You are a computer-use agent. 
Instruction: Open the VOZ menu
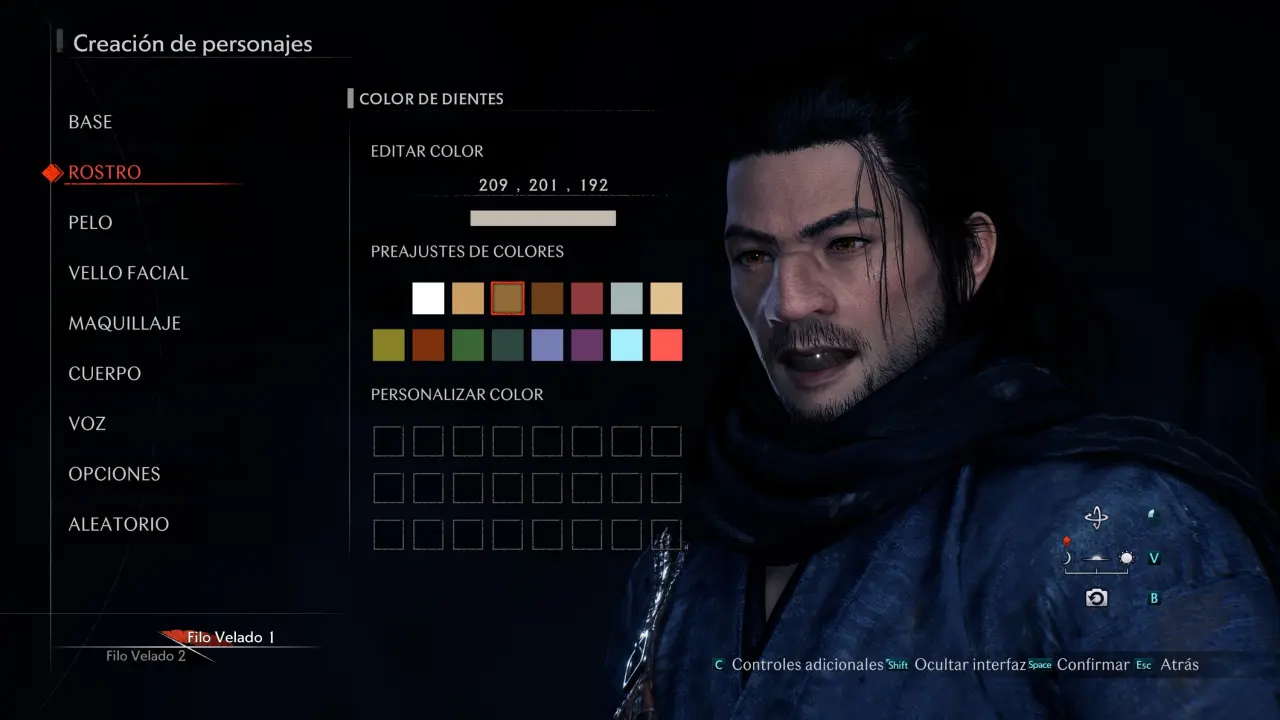(x=87, y=423)
